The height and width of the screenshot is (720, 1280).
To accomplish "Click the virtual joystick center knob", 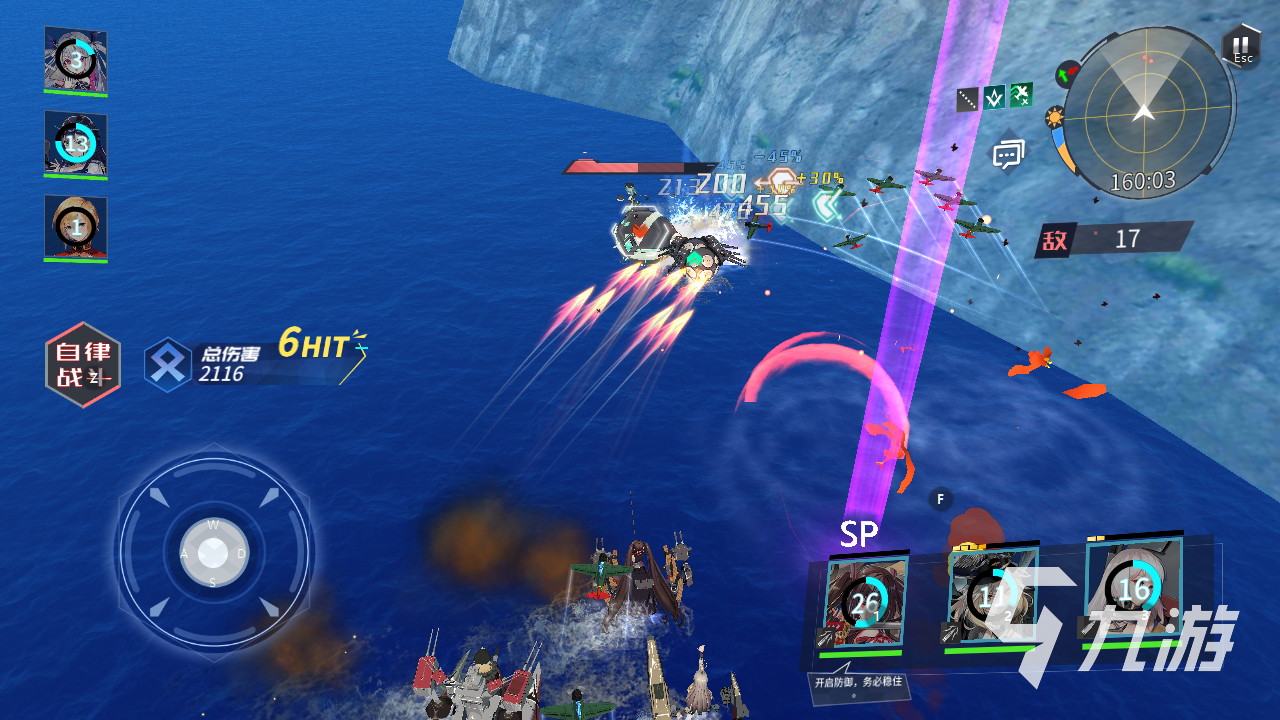I will [213, 552].
